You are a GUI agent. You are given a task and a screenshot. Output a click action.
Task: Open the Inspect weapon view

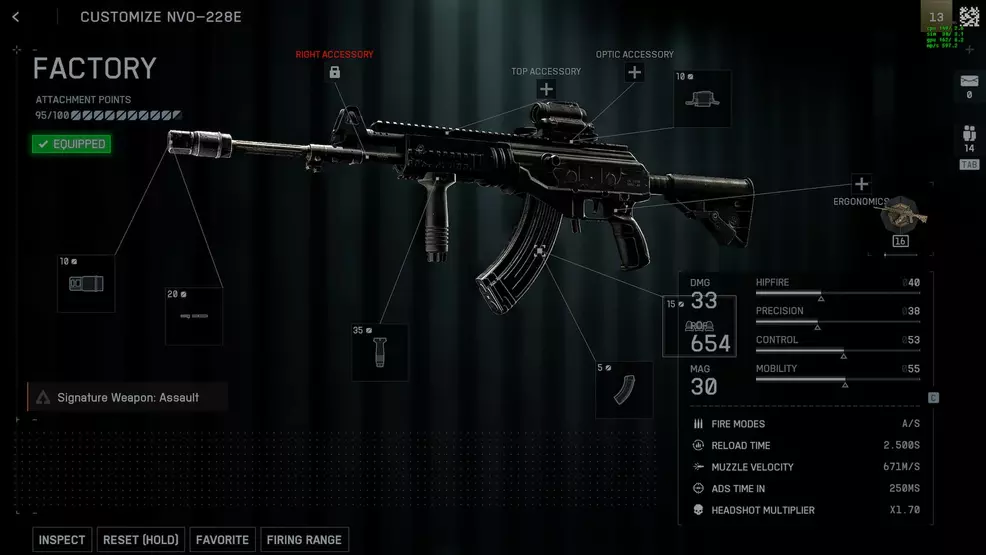(62, 540)
